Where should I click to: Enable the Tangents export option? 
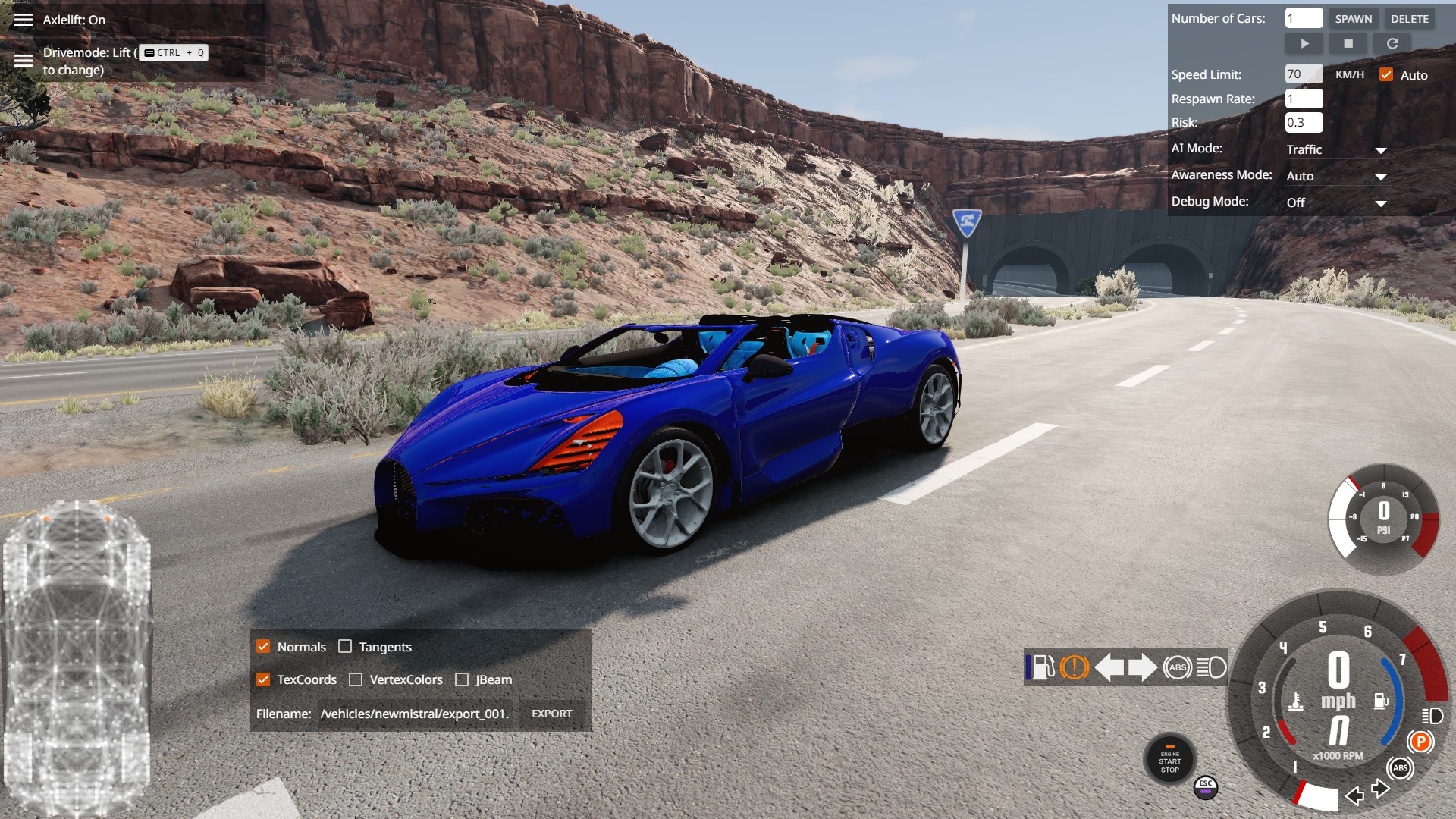click(345, 647)
